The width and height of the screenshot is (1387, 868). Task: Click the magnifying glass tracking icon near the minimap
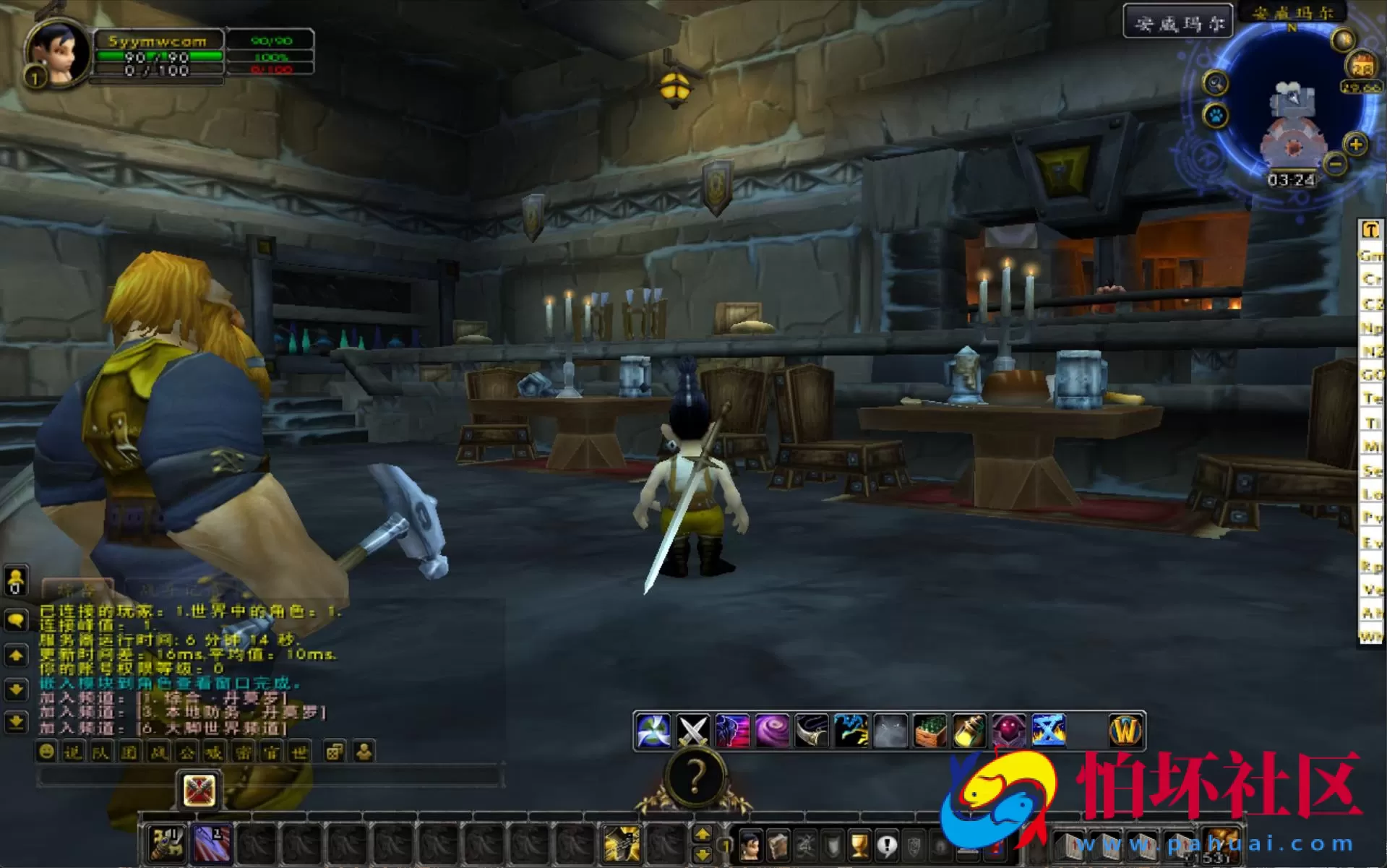[1216, 83]
